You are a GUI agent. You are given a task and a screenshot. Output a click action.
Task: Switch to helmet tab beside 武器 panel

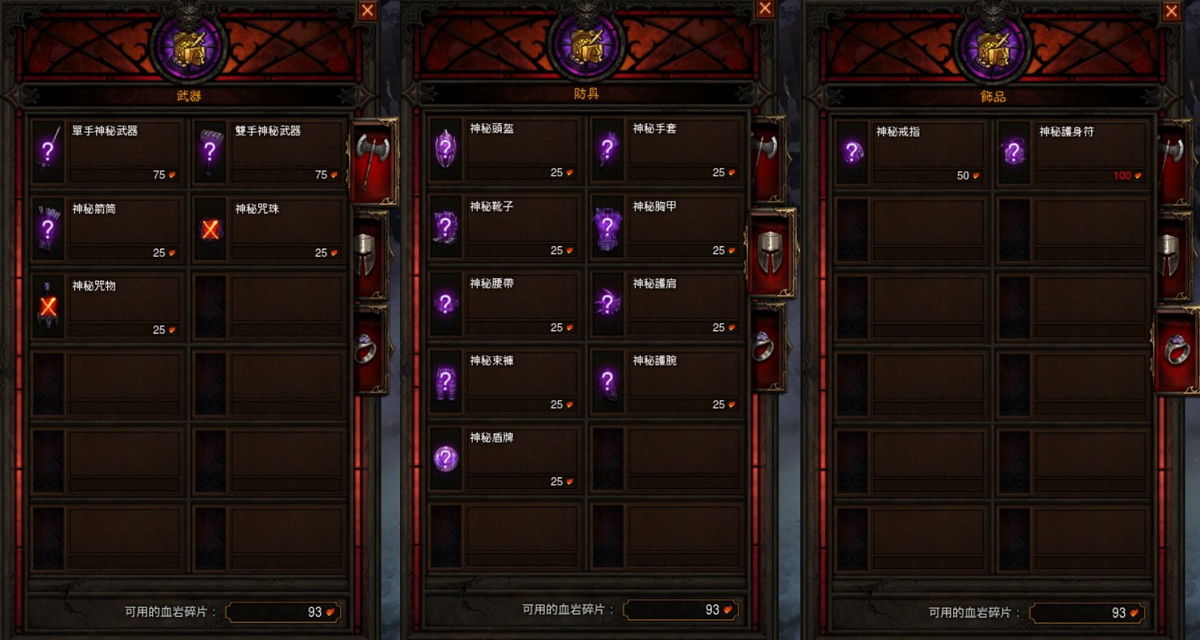368,253
